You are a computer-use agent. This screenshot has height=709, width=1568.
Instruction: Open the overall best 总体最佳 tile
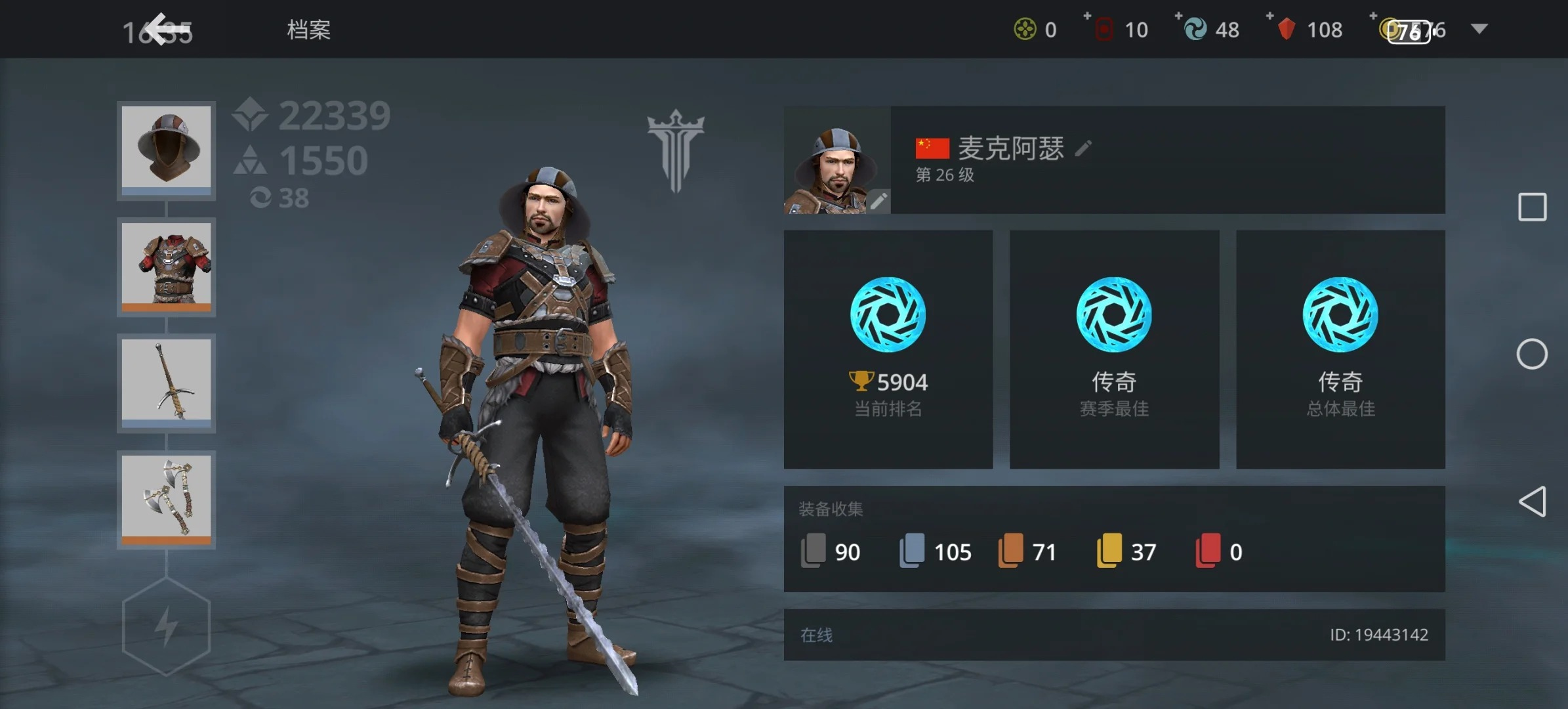click(1340, 349)
